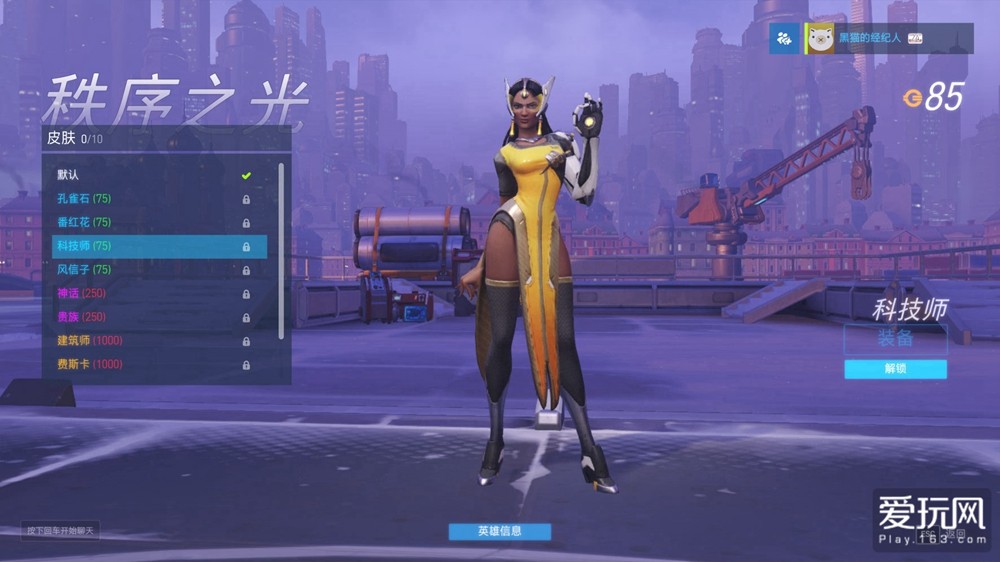Pick the 费斯卡 (1000) skin
The width and height of the screenshot is (1000, 562).
[x=150, y=365]
